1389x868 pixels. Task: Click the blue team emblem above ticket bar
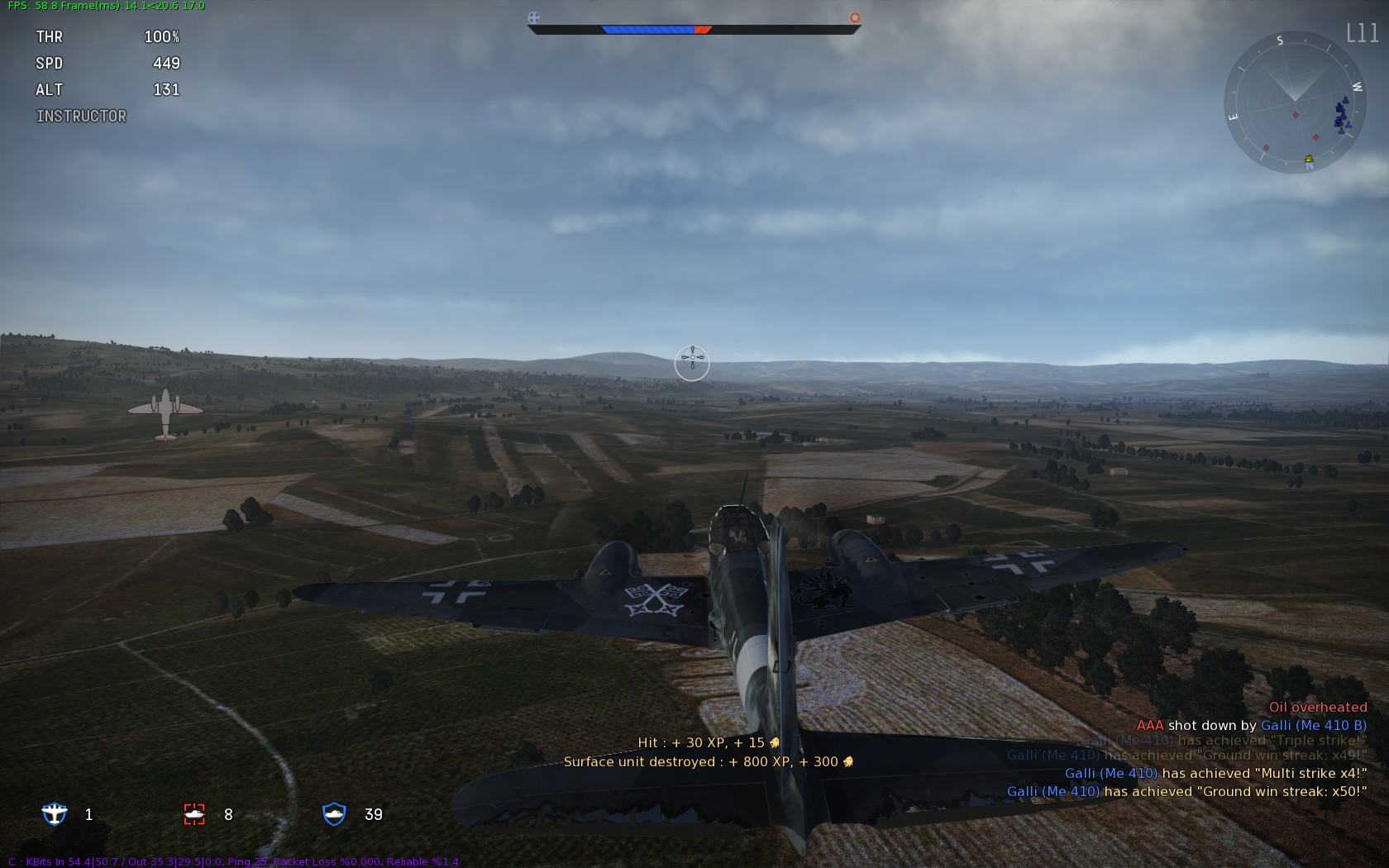tap(534, 17)
